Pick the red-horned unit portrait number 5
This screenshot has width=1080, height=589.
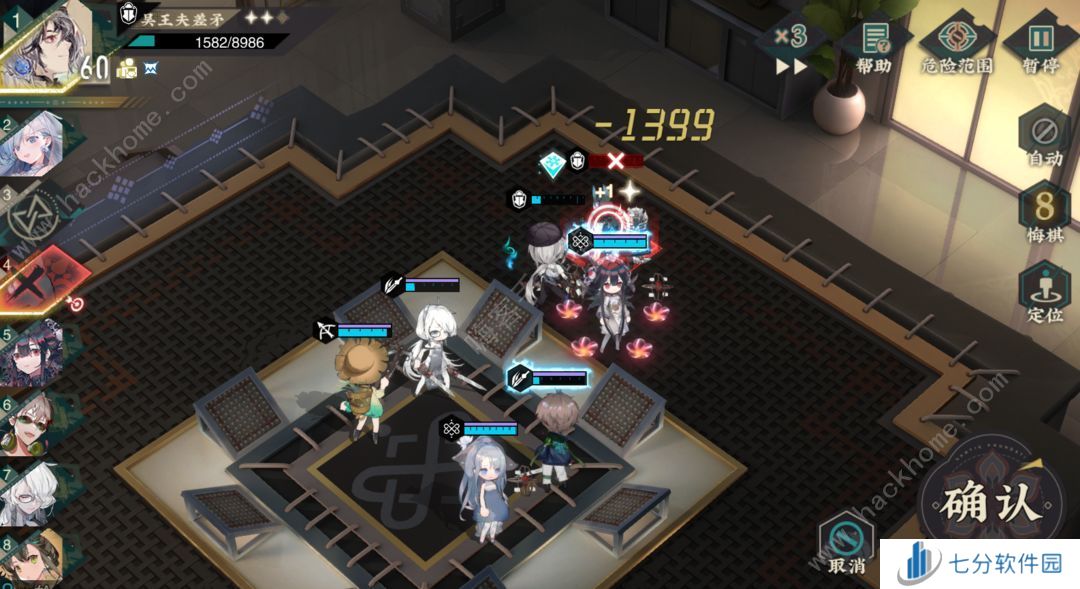pyautogui.click(x=36, y=352)
